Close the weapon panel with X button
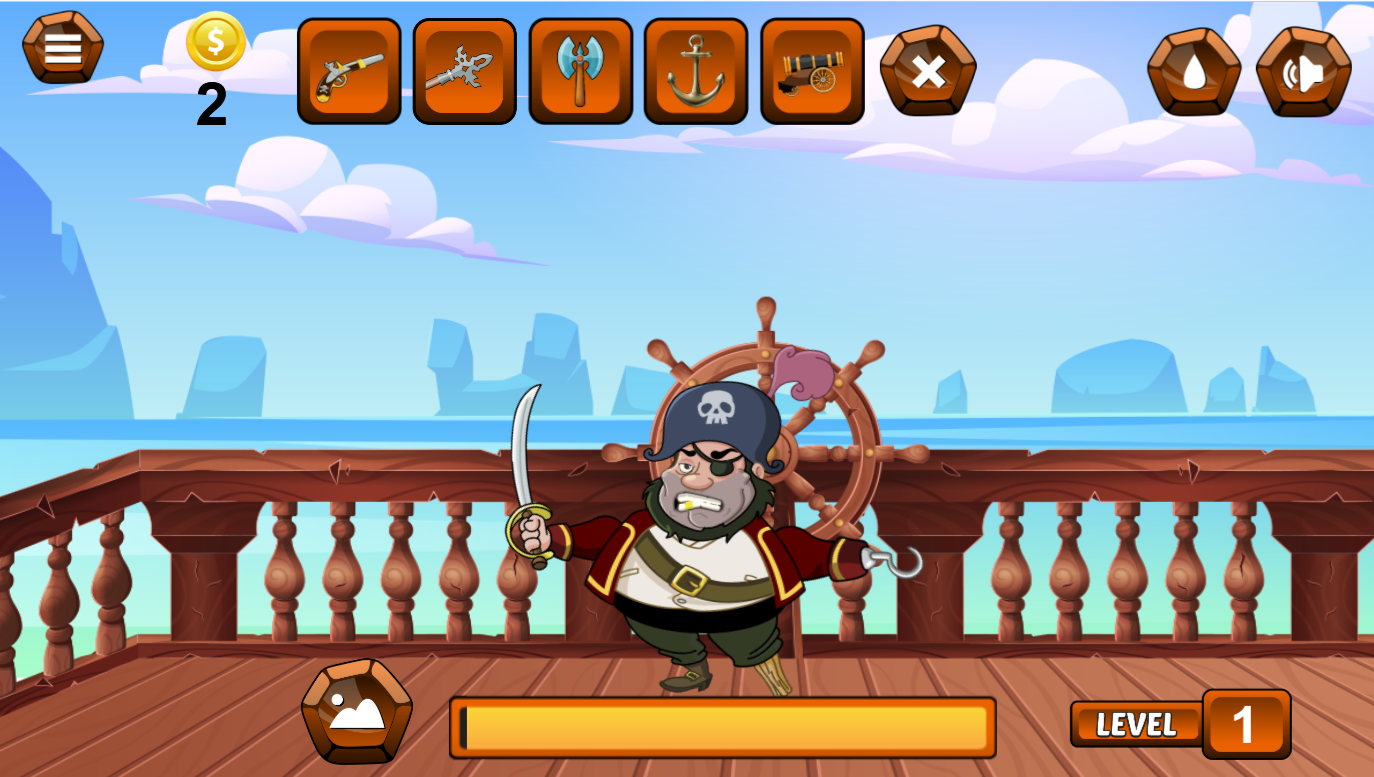Viewport: 1374px width, 777px height. click(x=928, y=69)
